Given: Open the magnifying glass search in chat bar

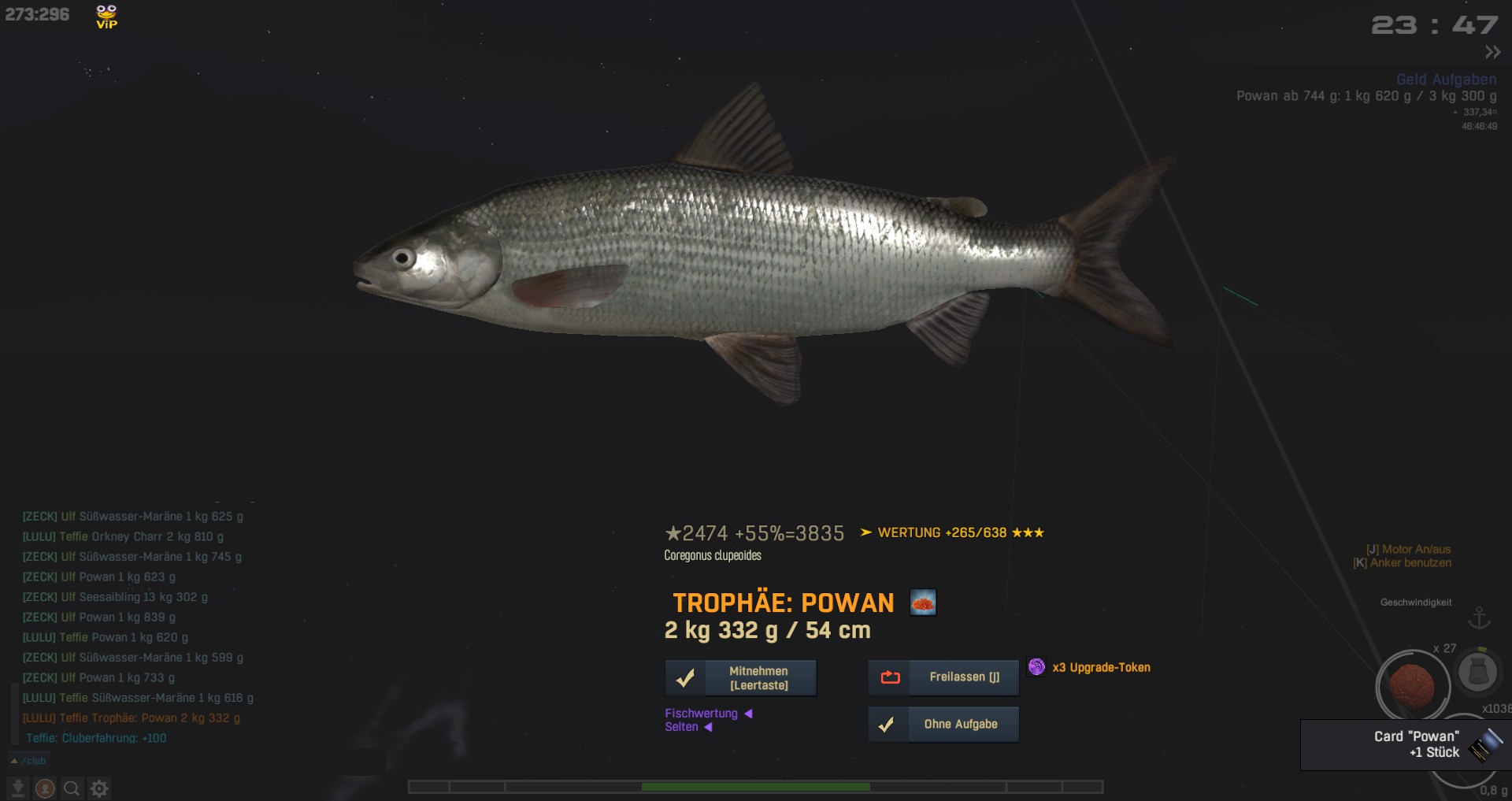Looking at the screenshot, I should [72, 788].
